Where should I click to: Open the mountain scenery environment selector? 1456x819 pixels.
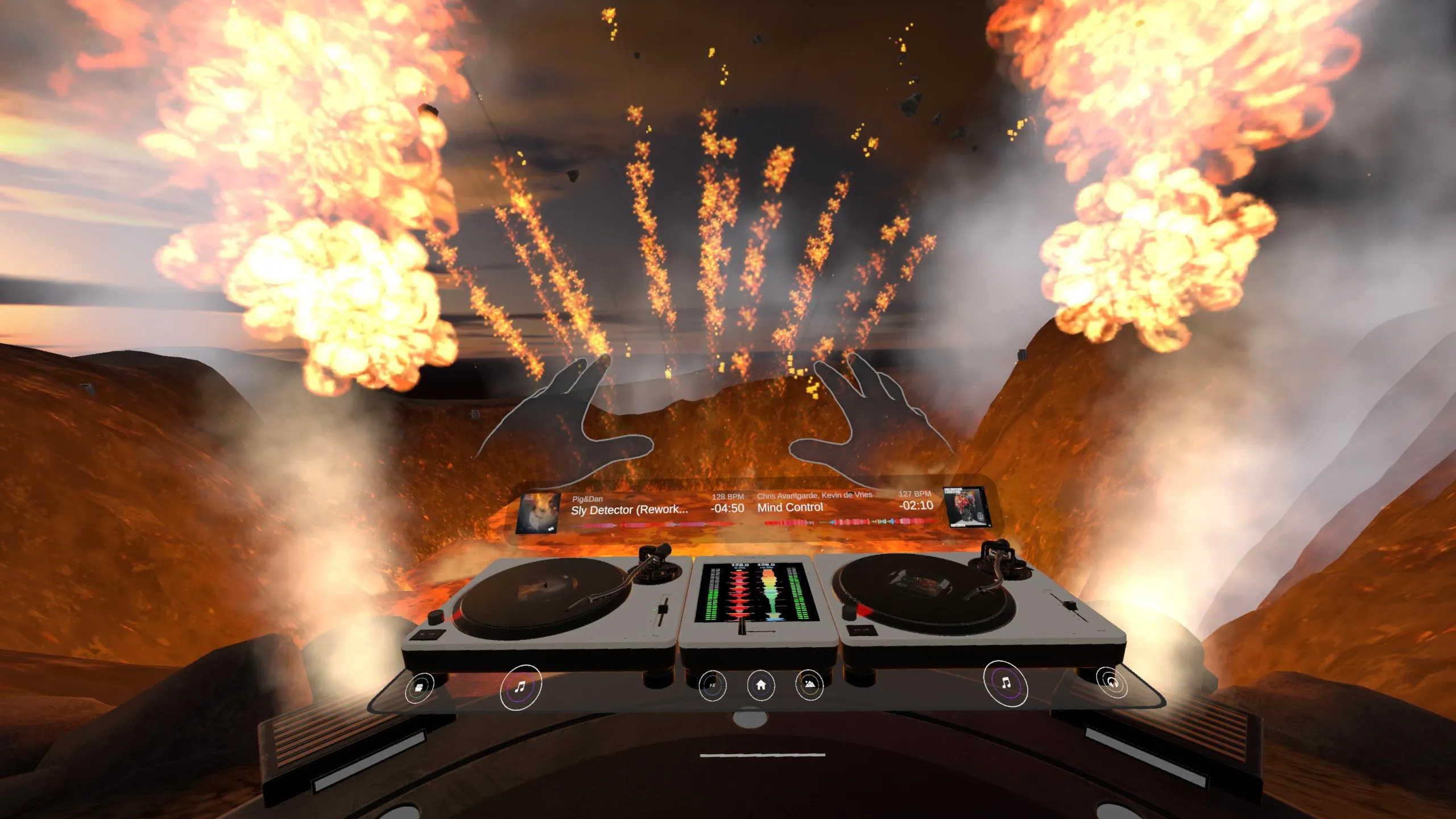[x=809, y=684]
